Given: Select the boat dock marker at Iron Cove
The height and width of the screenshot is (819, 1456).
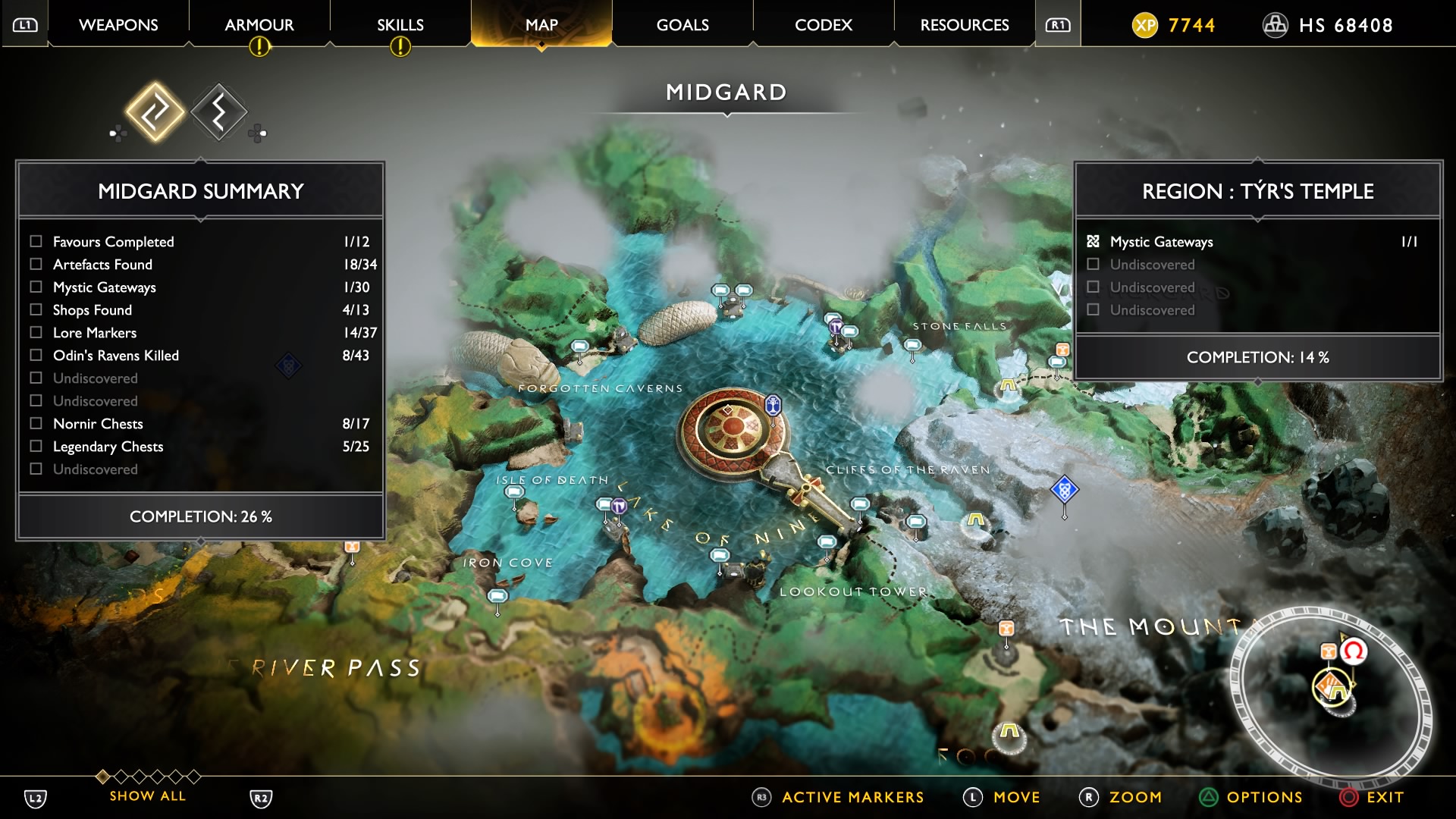Looking at the screenshot, I should 497,596.
